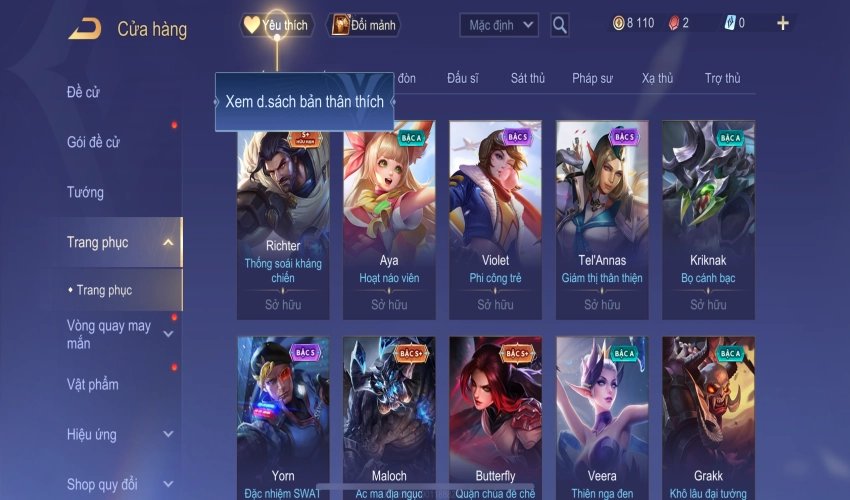The height and width of the screenshot is (500, 850).
Task: Open the Đề cử menu entry
Action: 83,93
